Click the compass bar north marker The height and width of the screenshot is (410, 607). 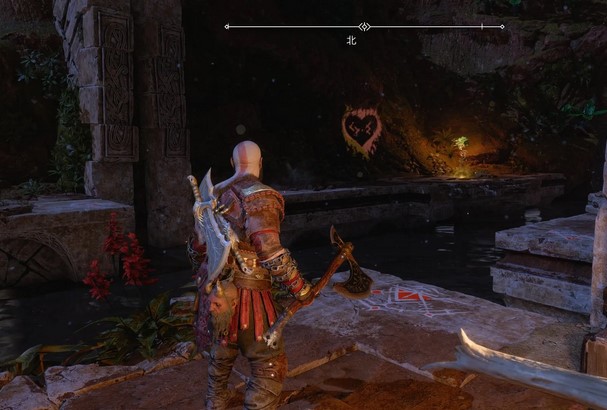pyautogui.click(x=351, y=41)
